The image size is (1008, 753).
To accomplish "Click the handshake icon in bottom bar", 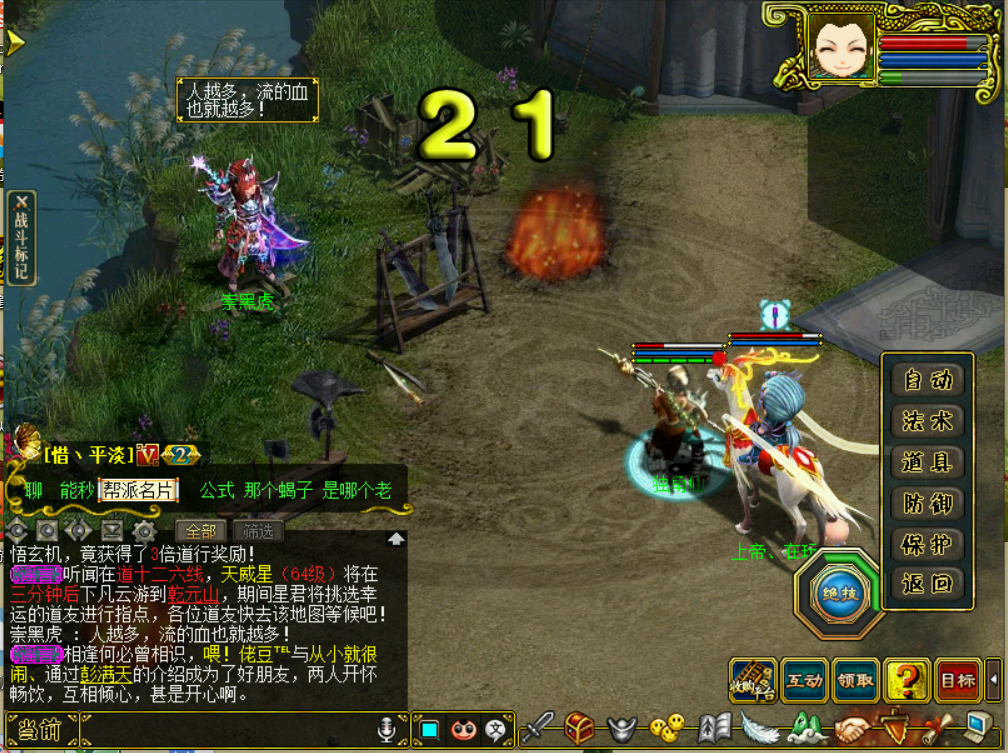I will (x=854, y=729).
